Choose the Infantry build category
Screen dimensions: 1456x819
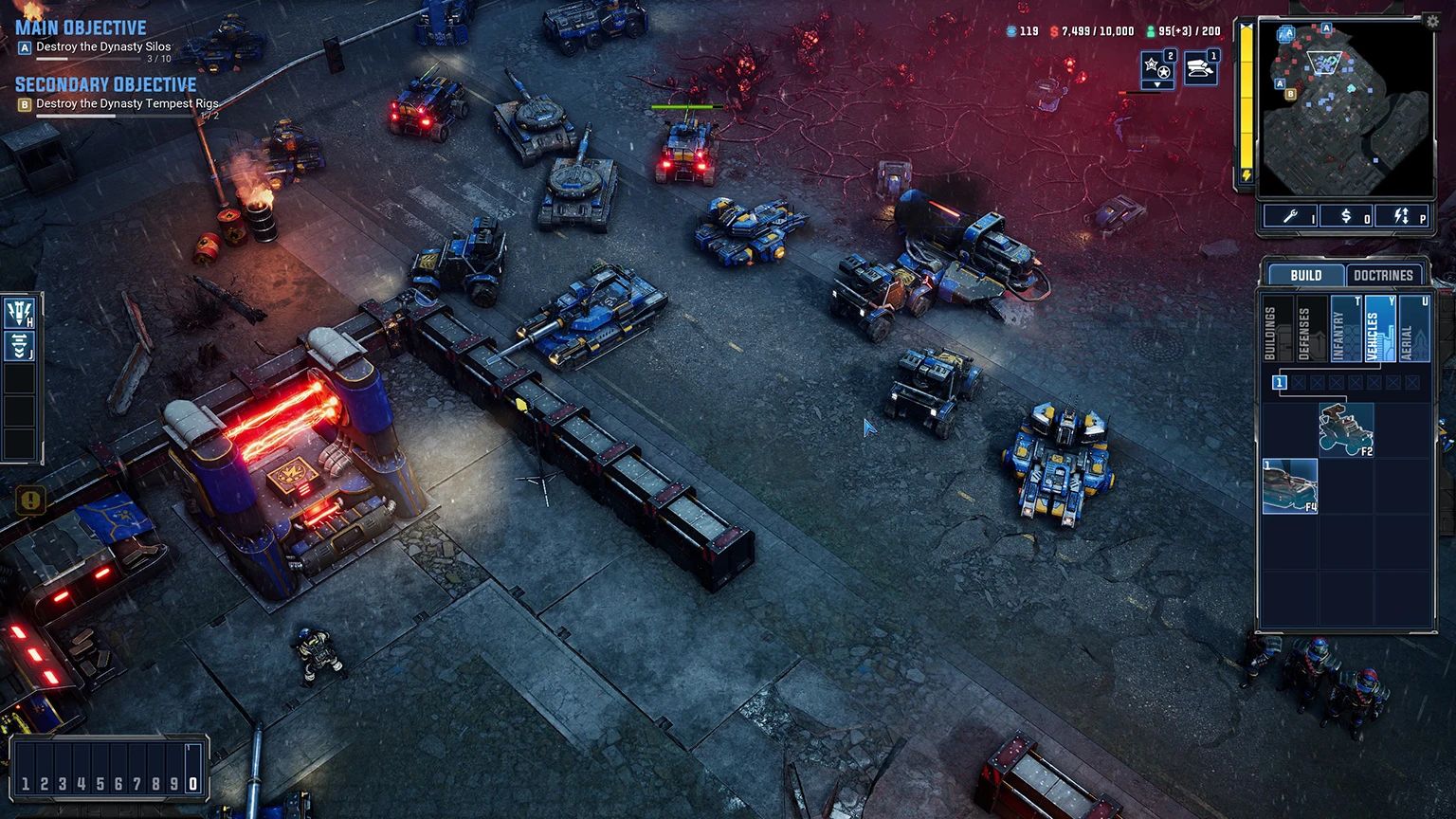tap(1344, 329)
